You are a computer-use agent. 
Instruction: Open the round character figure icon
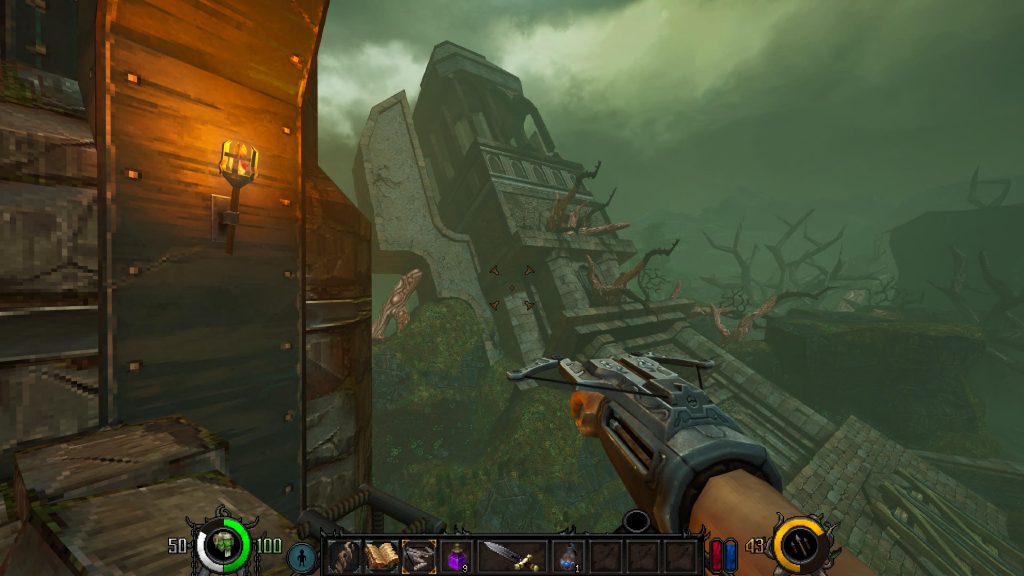tap(301, 557)
